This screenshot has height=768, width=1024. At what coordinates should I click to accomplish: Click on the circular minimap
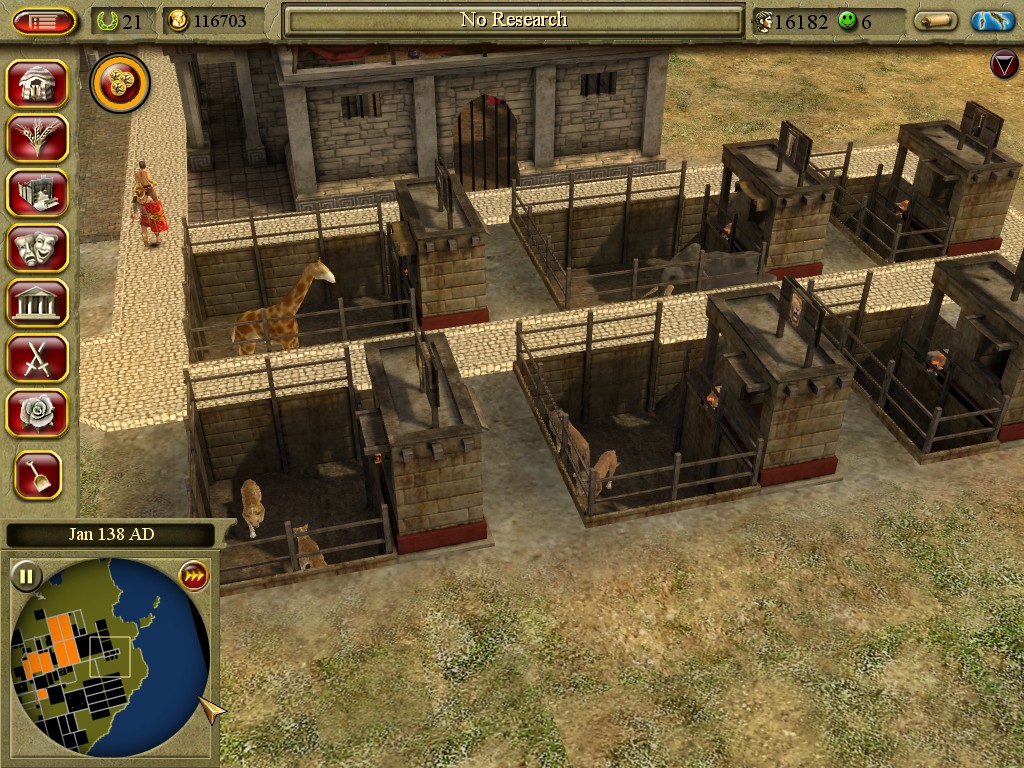(x=110, y=657)
